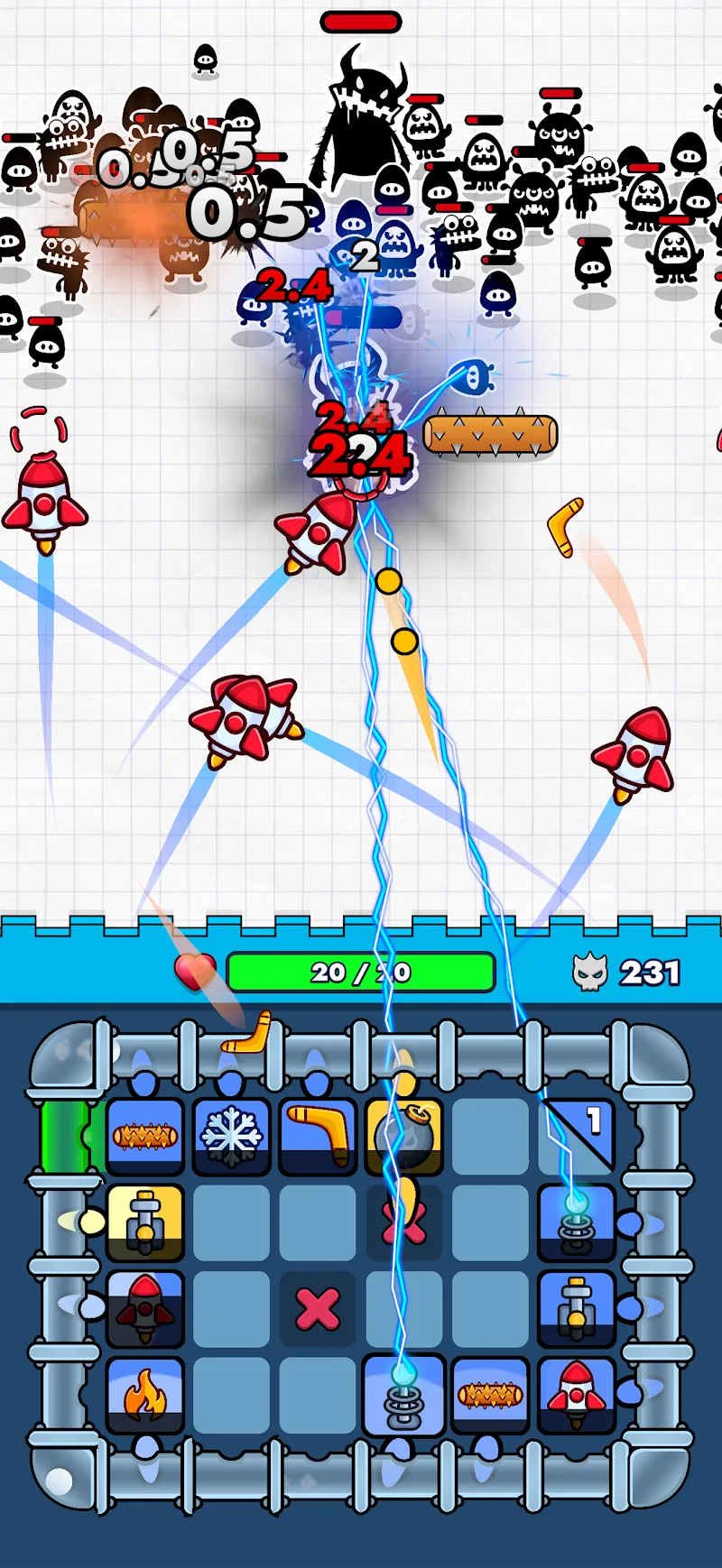The height and width of the screenshot is (1568, 722).
Task: Select the yellow-background cannon turret tile
Action: (x=144, y=1222)
